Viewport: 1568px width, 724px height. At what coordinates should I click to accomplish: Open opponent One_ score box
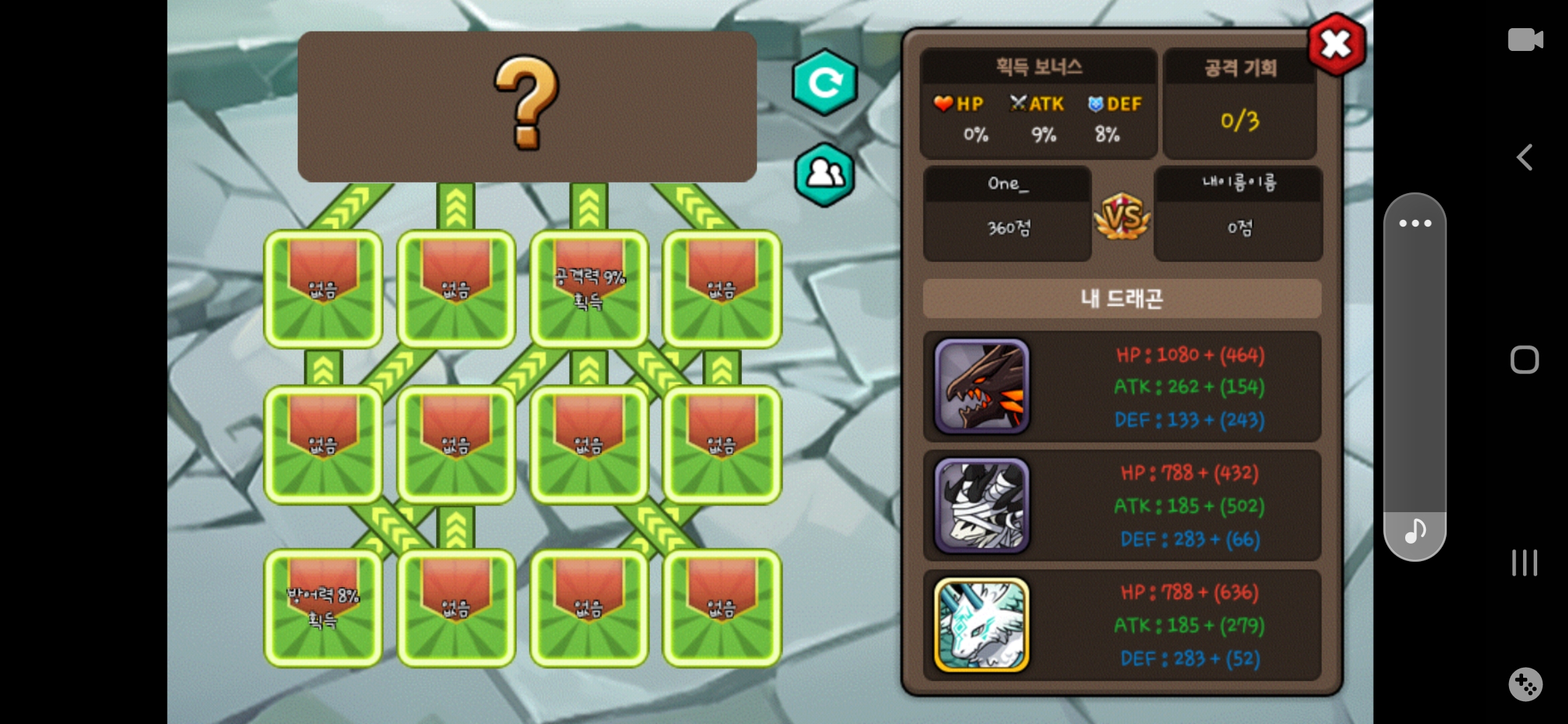(x=1008, y=214)
